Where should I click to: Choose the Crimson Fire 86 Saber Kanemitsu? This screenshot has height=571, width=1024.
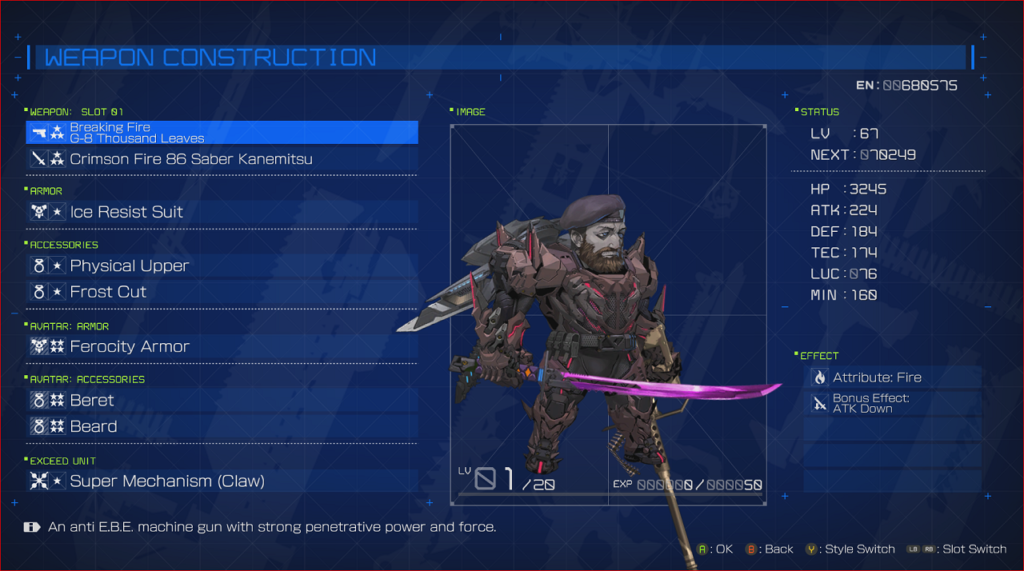222,159
